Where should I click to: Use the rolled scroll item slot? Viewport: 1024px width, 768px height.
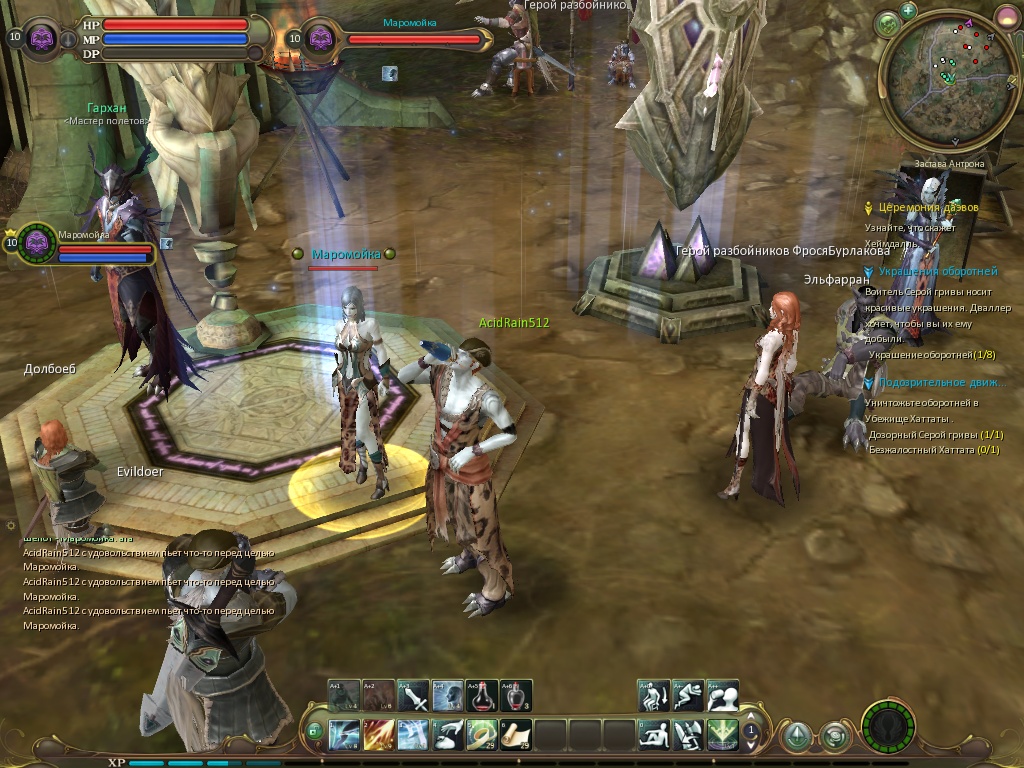(x=516, y=735)
